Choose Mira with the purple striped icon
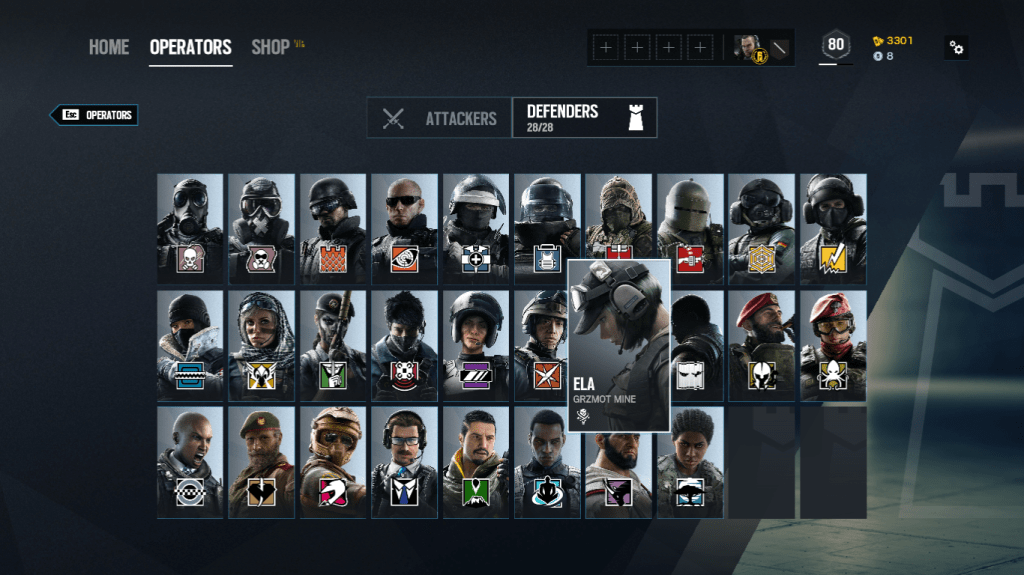 pyautogui.click(x=476, y=346)
